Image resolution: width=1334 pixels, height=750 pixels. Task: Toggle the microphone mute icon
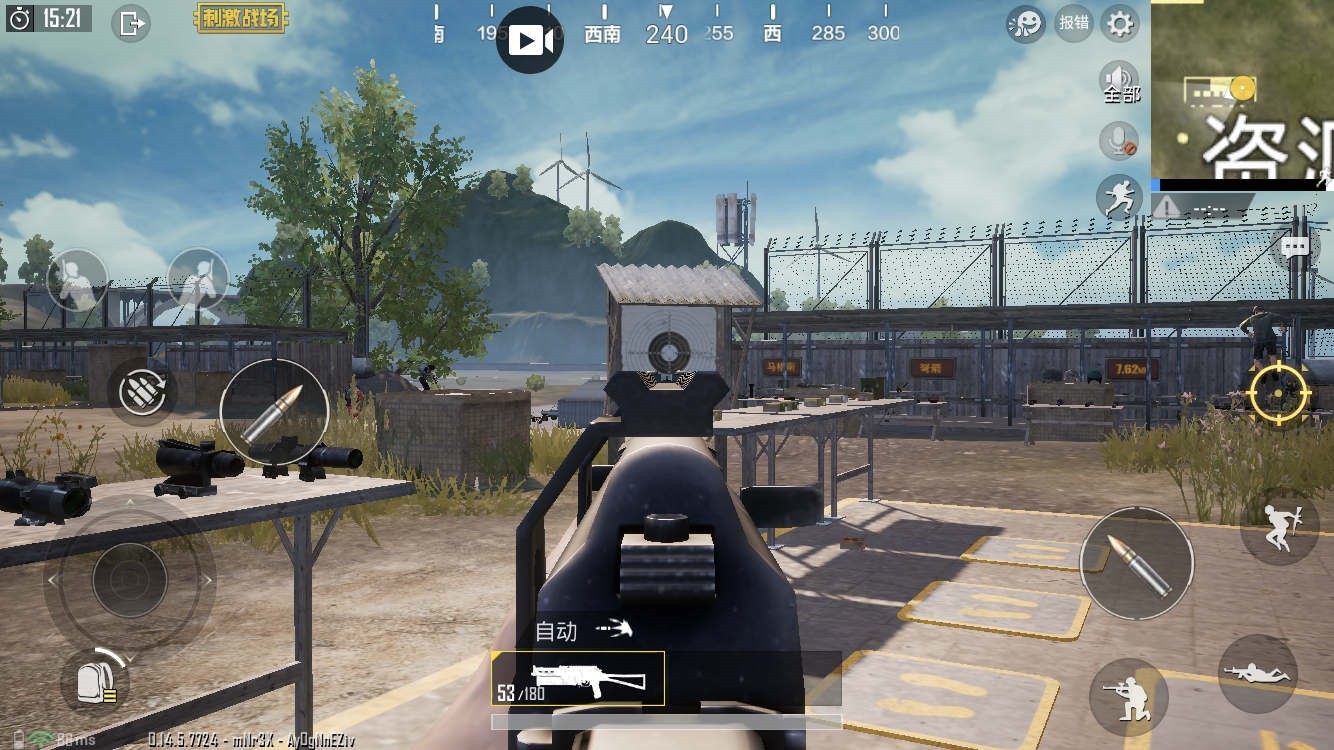pyautogui.click(x=1119, y=141)
